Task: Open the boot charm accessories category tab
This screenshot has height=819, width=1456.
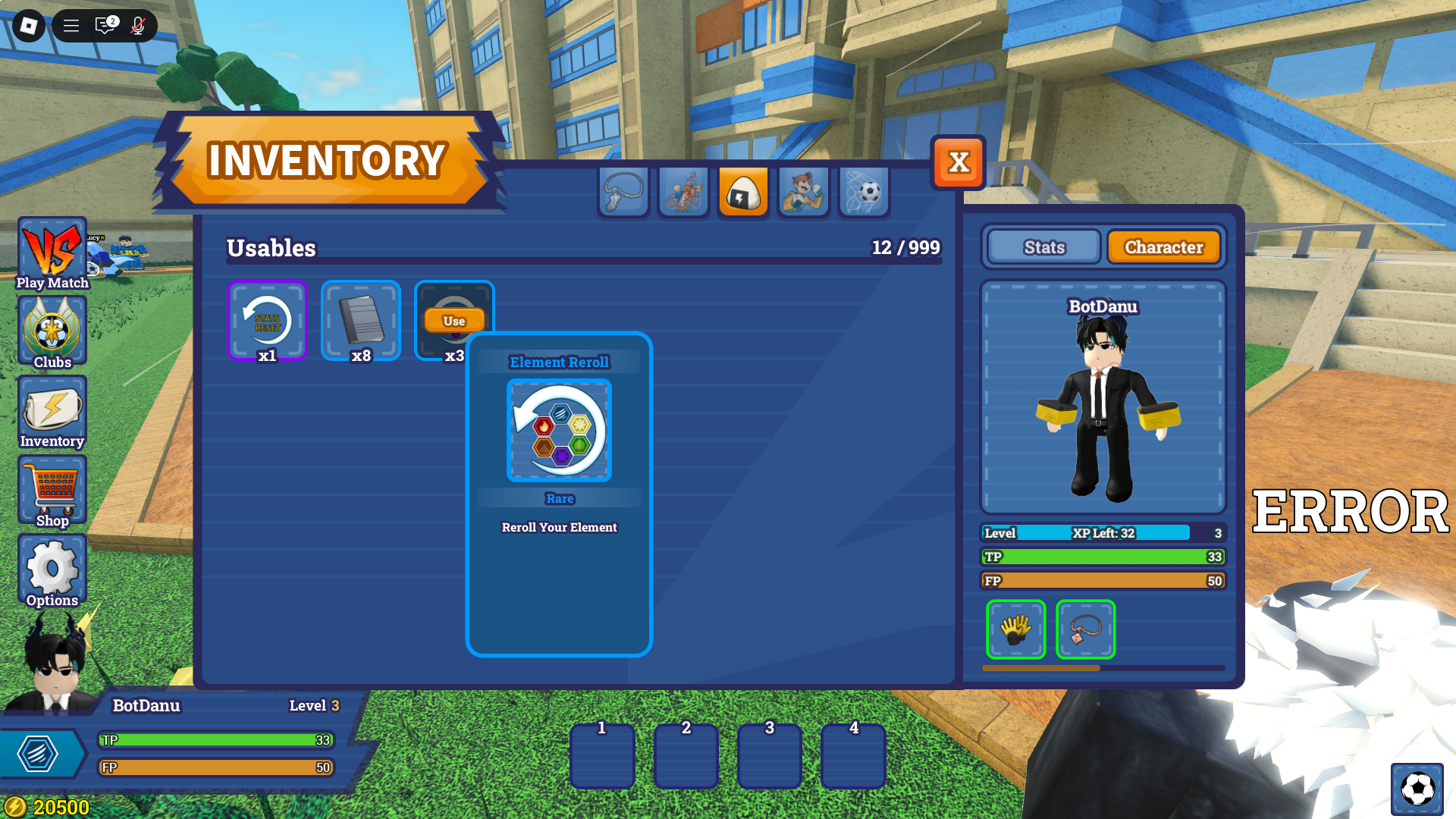Action: (x=623, y=192)
